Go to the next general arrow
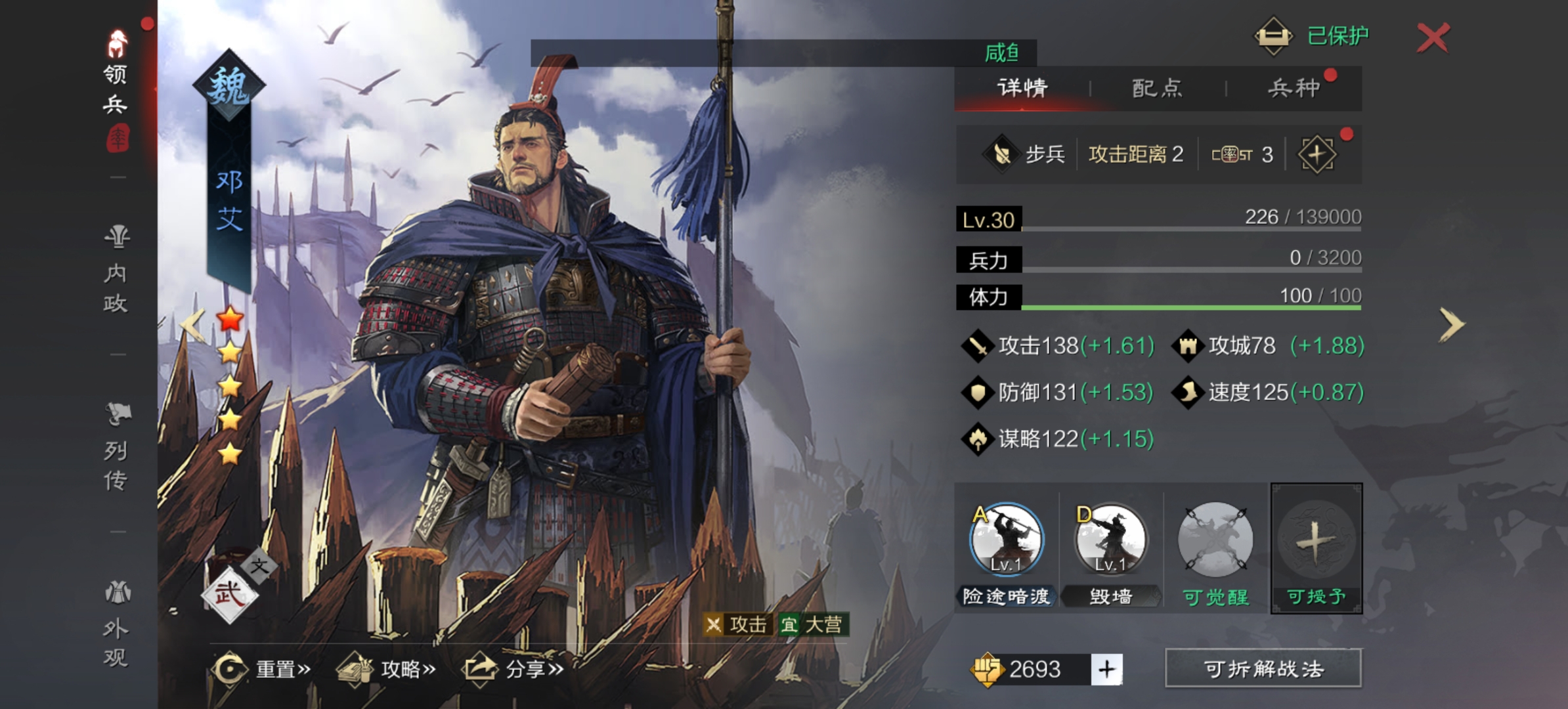This screenshot has width=1568, height=709. click(1451, 324)
